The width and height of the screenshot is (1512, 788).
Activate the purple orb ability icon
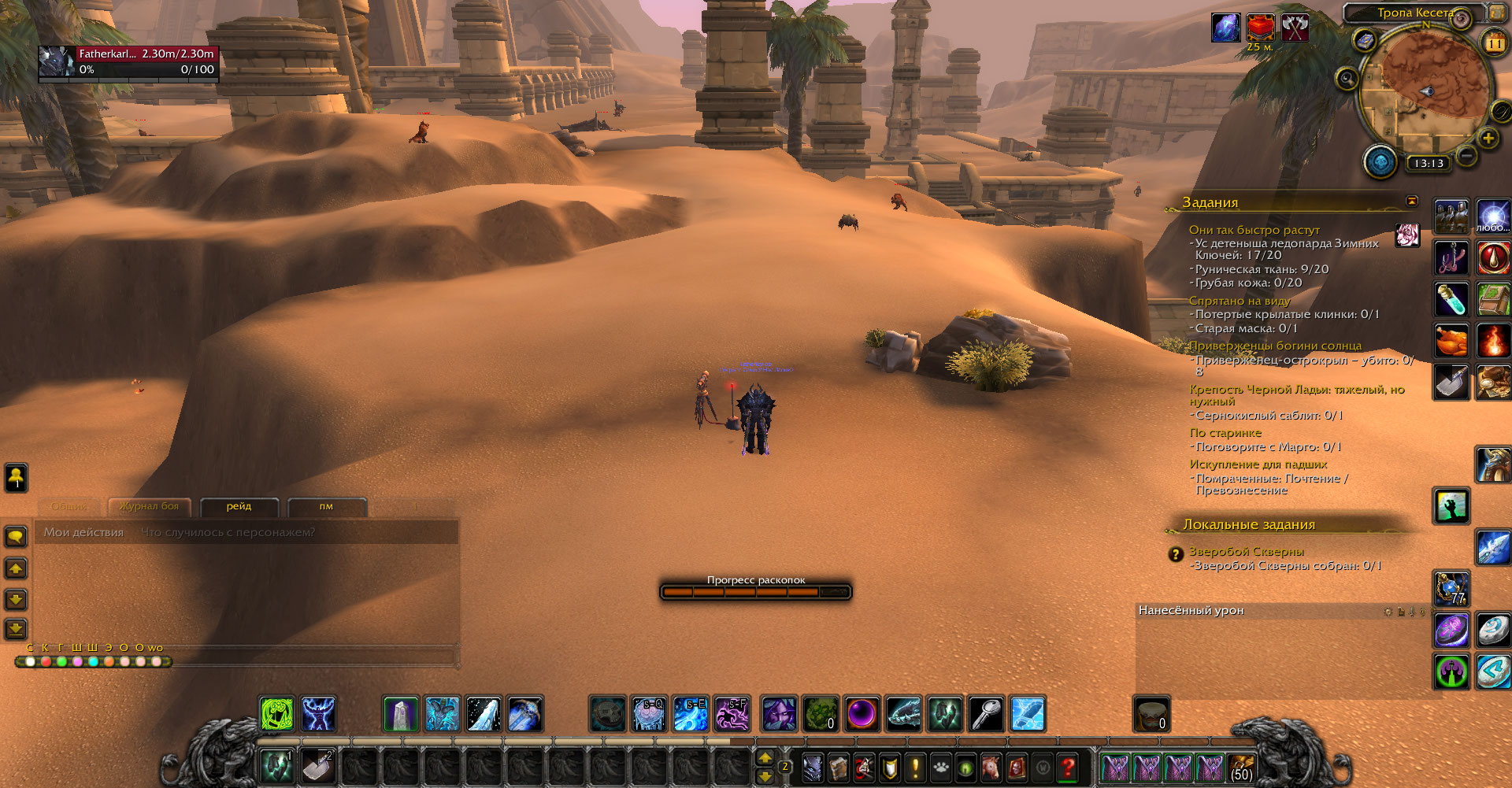tap(862, 714)
